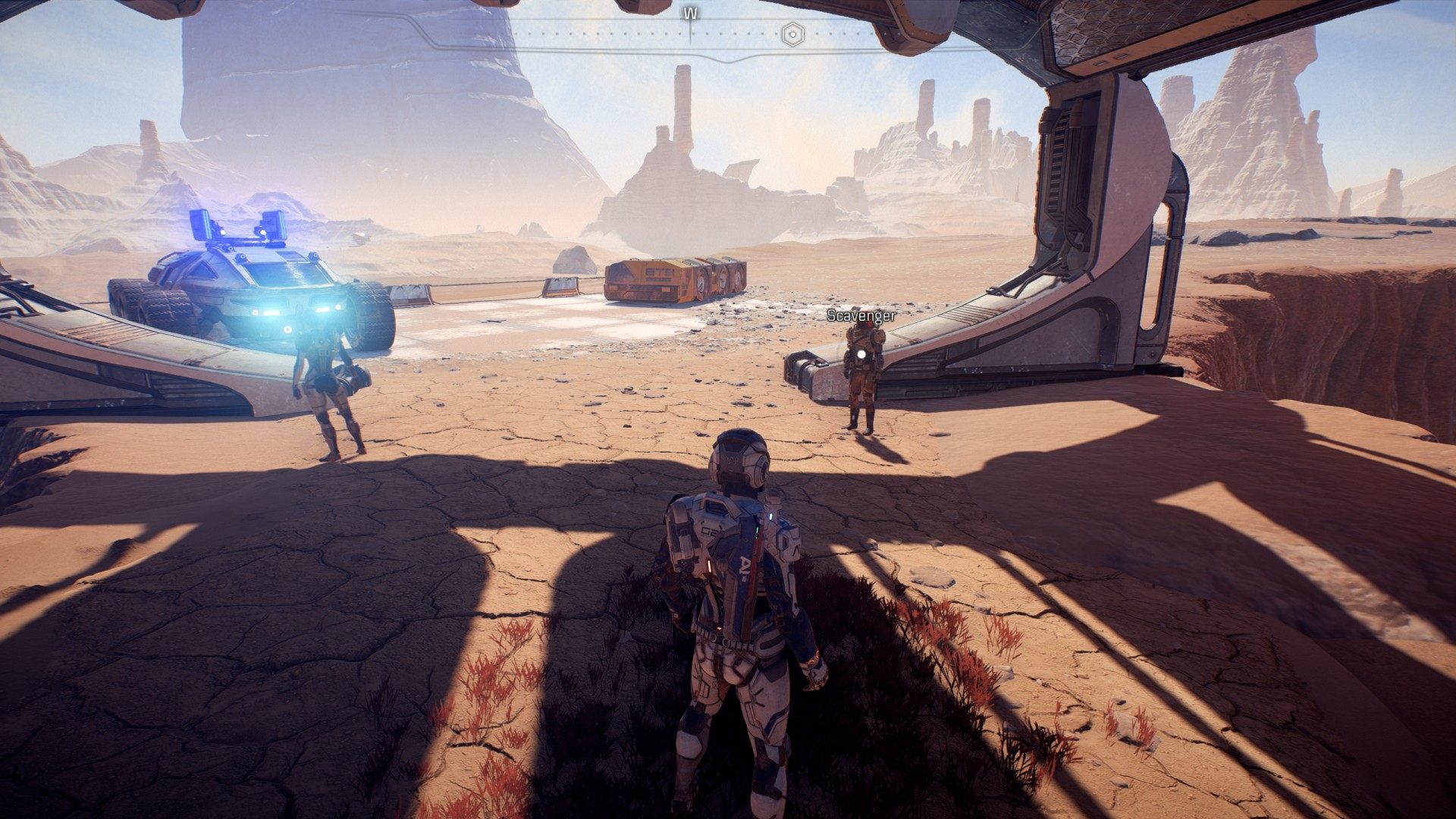This screenshot has height=819, width=1456.
Task: Click the W heading on the compass bar
Action: pos(690,13)
